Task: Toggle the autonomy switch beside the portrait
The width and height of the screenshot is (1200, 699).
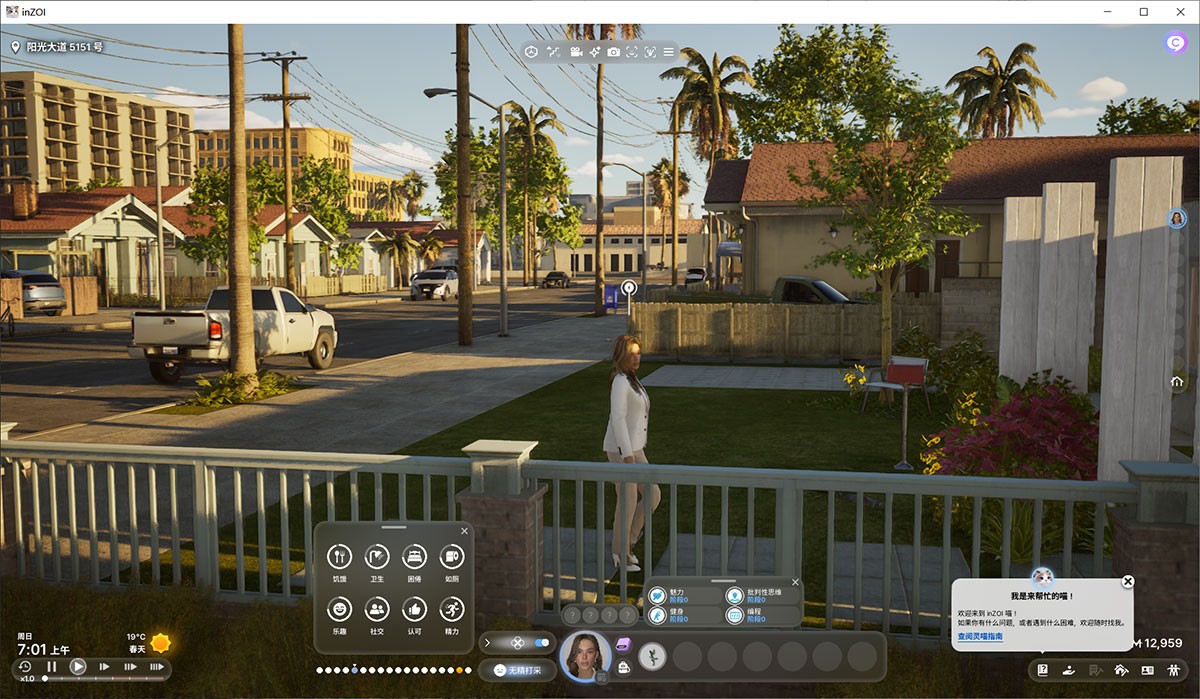Action: 542,642
